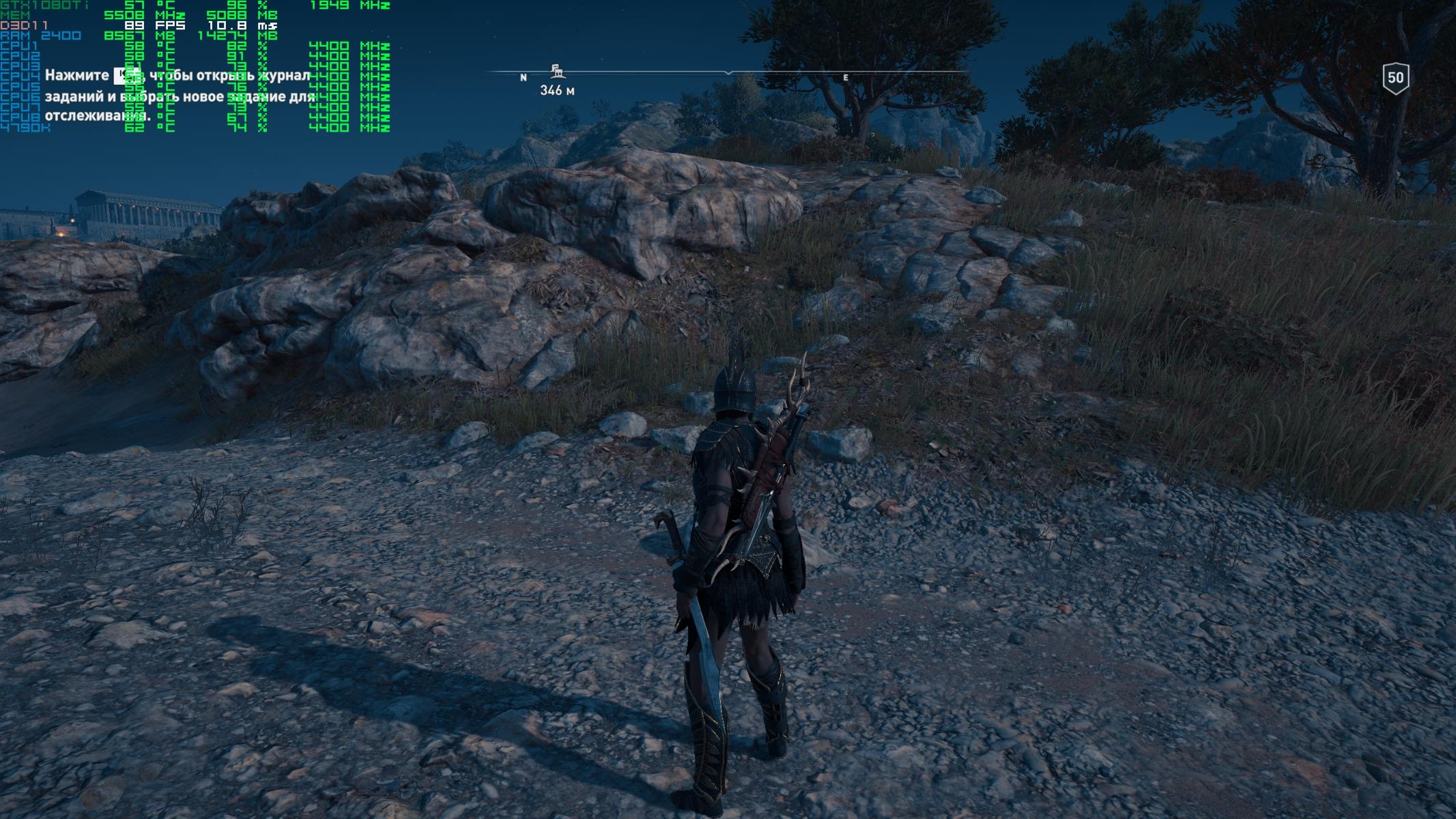This screenshot has width=1456, height=819.
Task: Click the level 50 shield badge
Action: pyautogui.click(x=1395, y=78)
